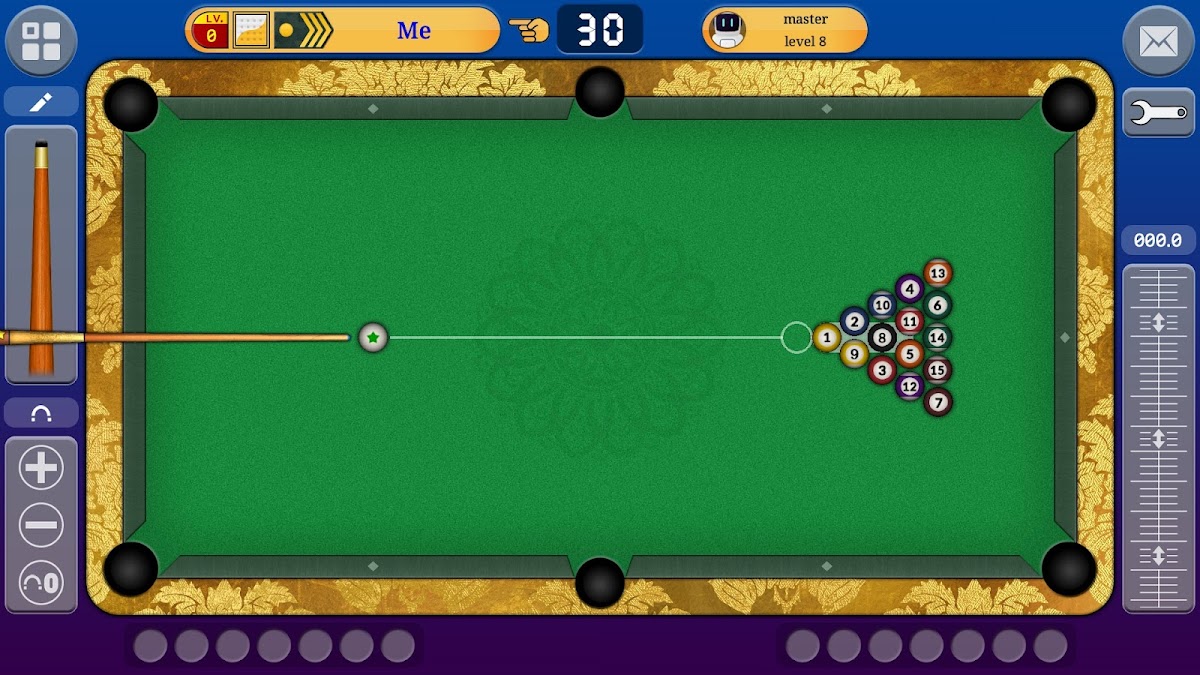
Task: Select the cue stick power panel
Action: click(41, 255)
